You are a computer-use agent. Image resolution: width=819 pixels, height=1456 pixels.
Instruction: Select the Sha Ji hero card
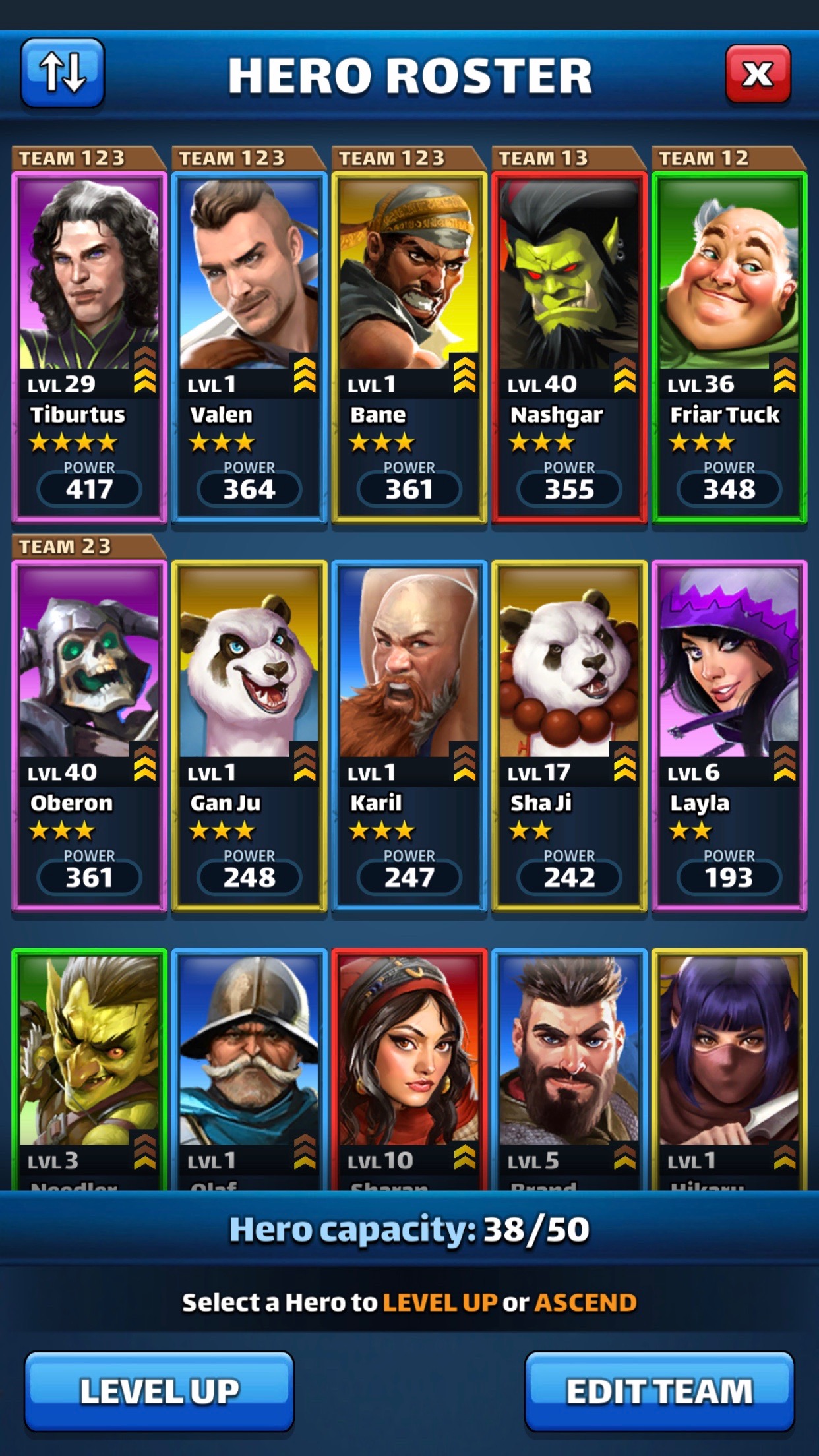pos(569,735)
